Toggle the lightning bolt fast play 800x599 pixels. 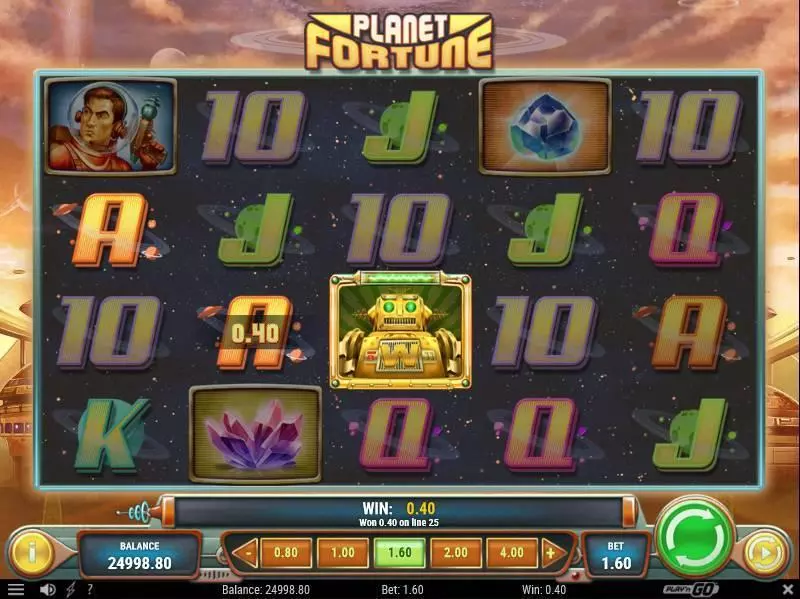pos(72,590)
